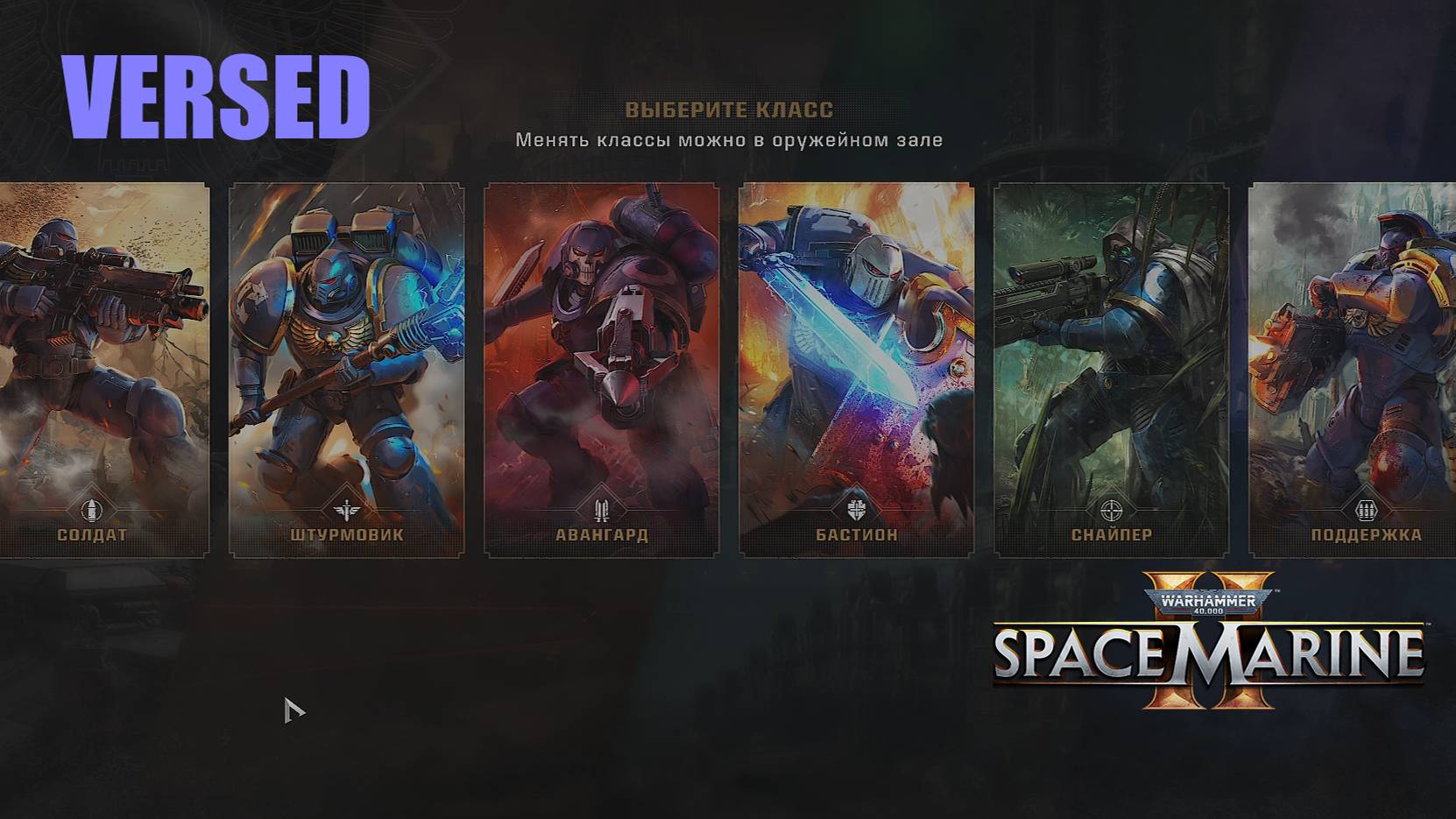Choose the Штурмовик class card artwork
The width and height of the screenshot is (1456, 819).
pyautogui.click(x=348, y=350)
